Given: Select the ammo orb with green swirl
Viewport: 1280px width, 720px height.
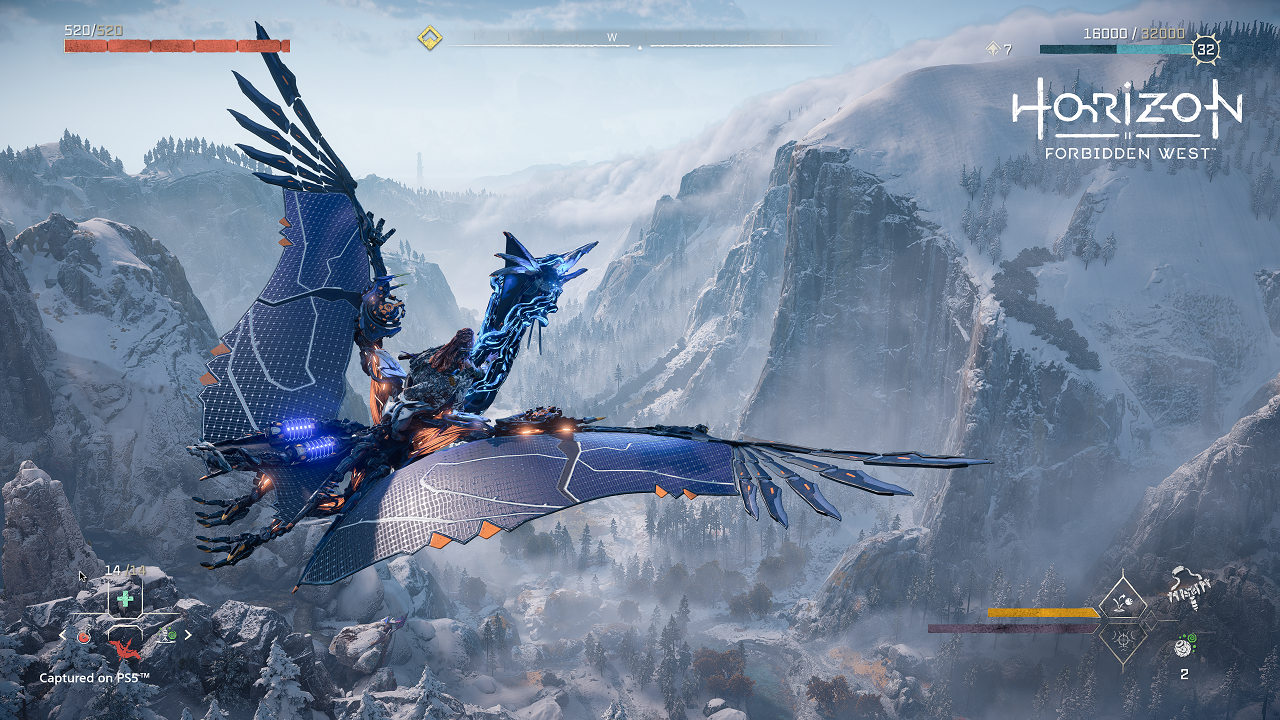Looking at the screenshot, I should [x=1182, y=646].
